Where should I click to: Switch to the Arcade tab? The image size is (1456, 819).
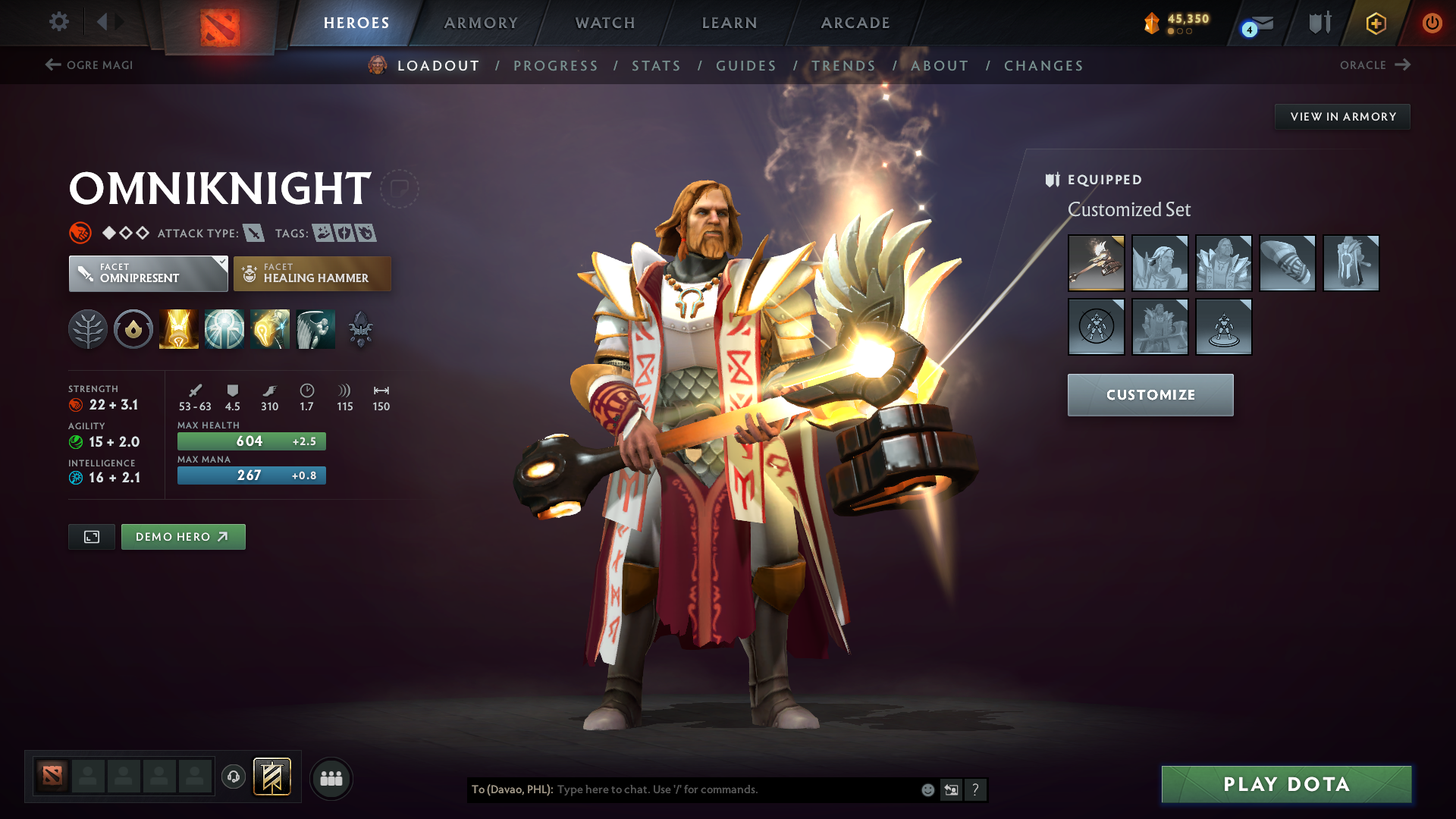[x=855, y=23]
